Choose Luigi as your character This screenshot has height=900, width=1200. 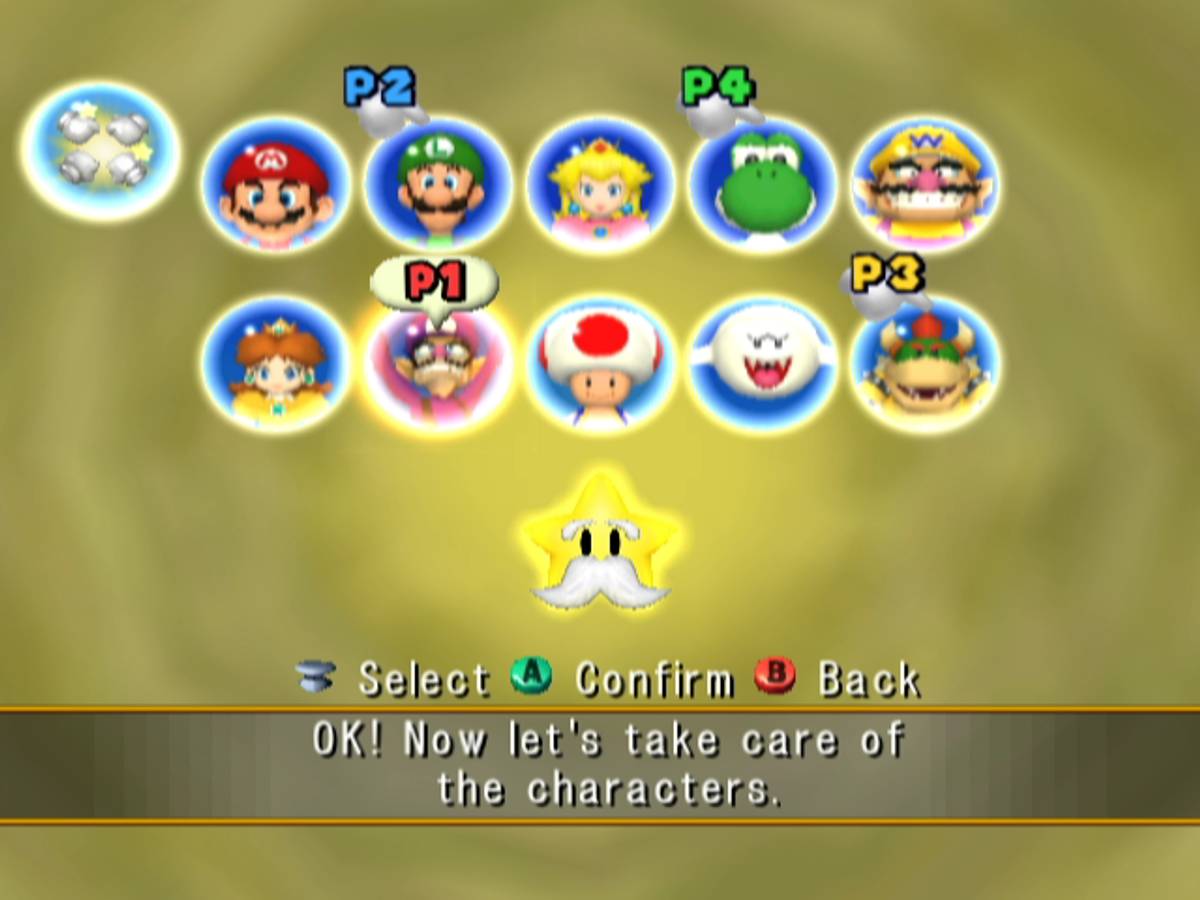pos(439,185)
